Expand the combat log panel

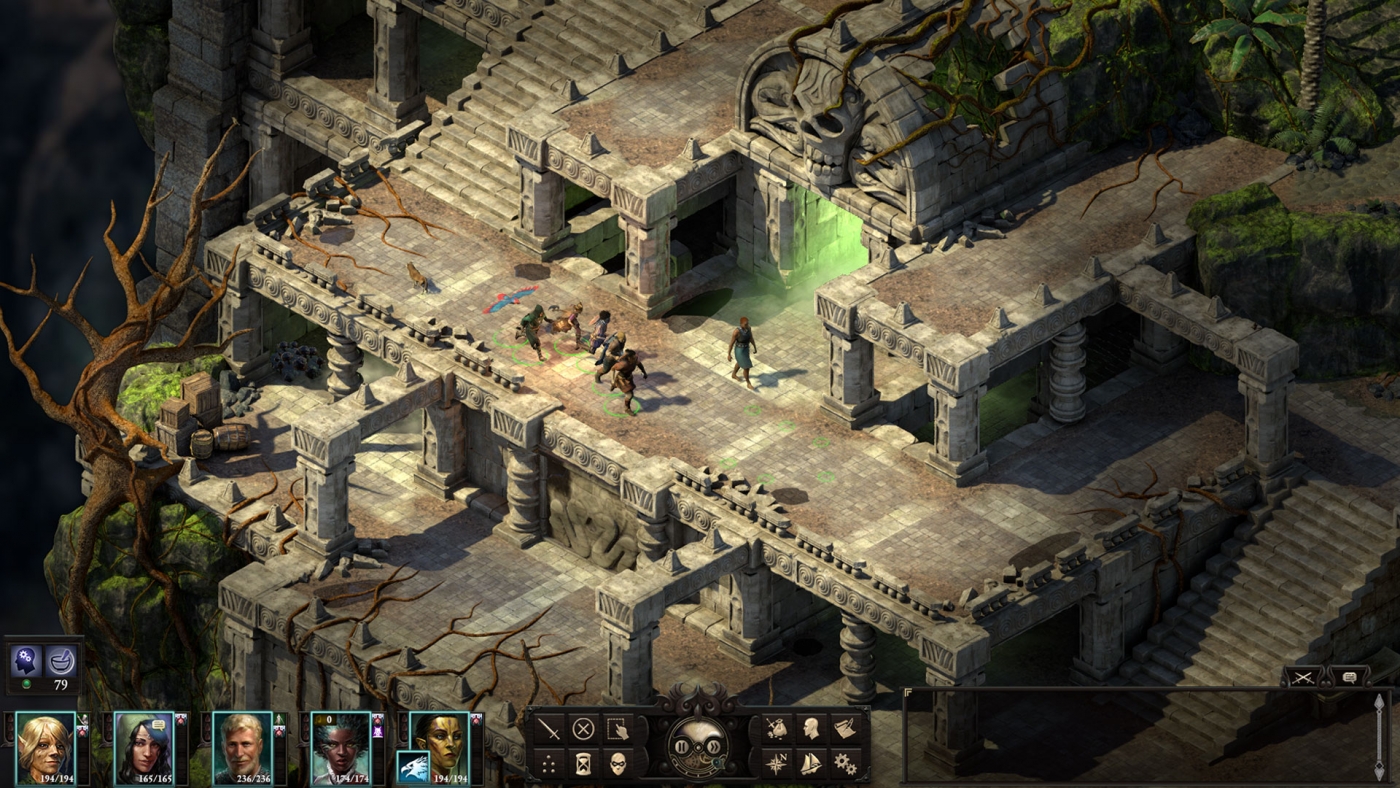[x=910, y=690]
